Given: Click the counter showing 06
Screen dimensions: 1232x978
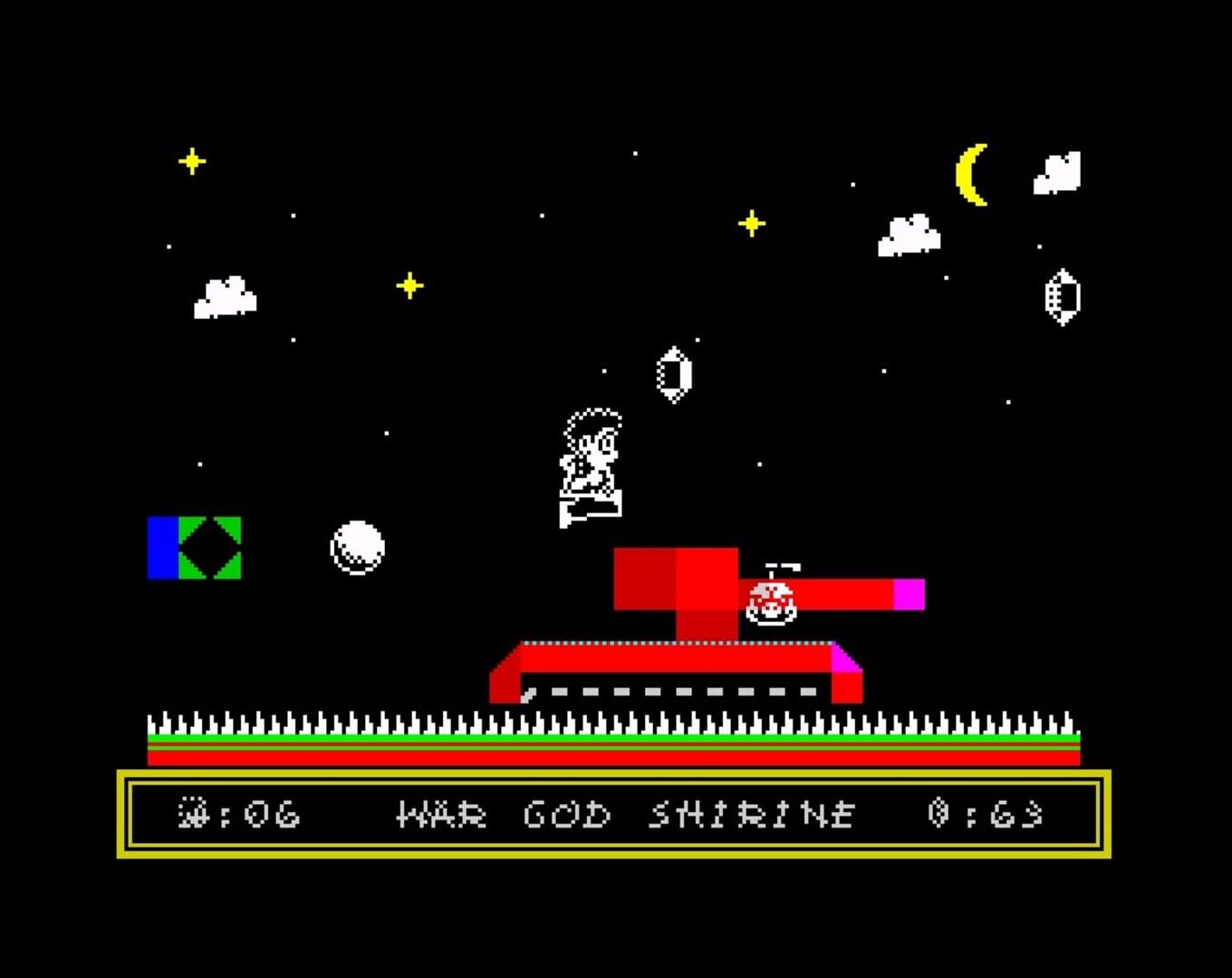Looking at the screenshot, I should (258, 814).
